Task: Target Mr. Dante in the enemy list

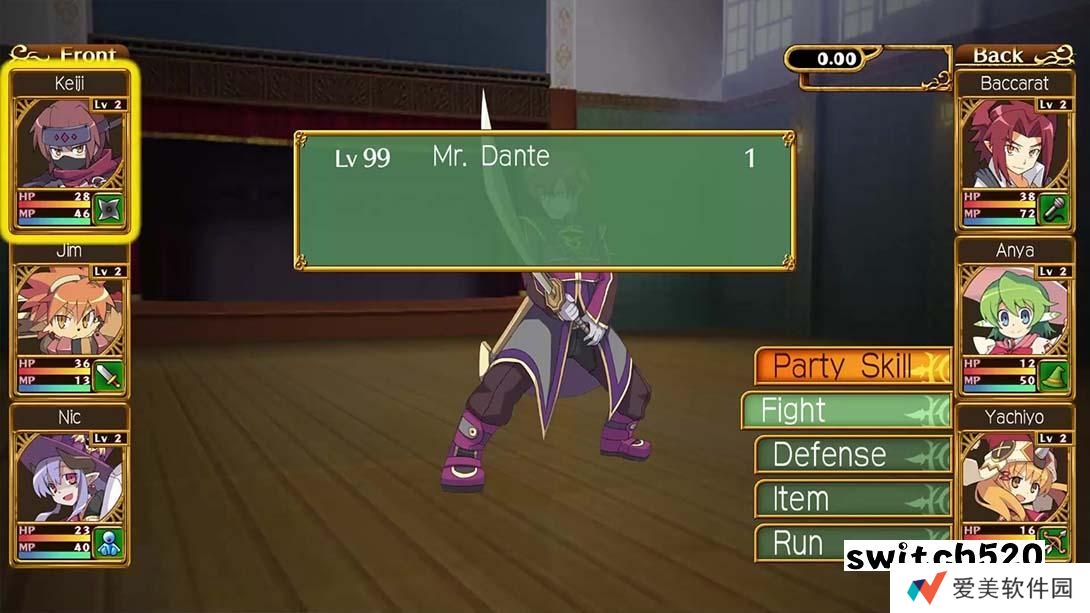Action: [x=545, y=158]
